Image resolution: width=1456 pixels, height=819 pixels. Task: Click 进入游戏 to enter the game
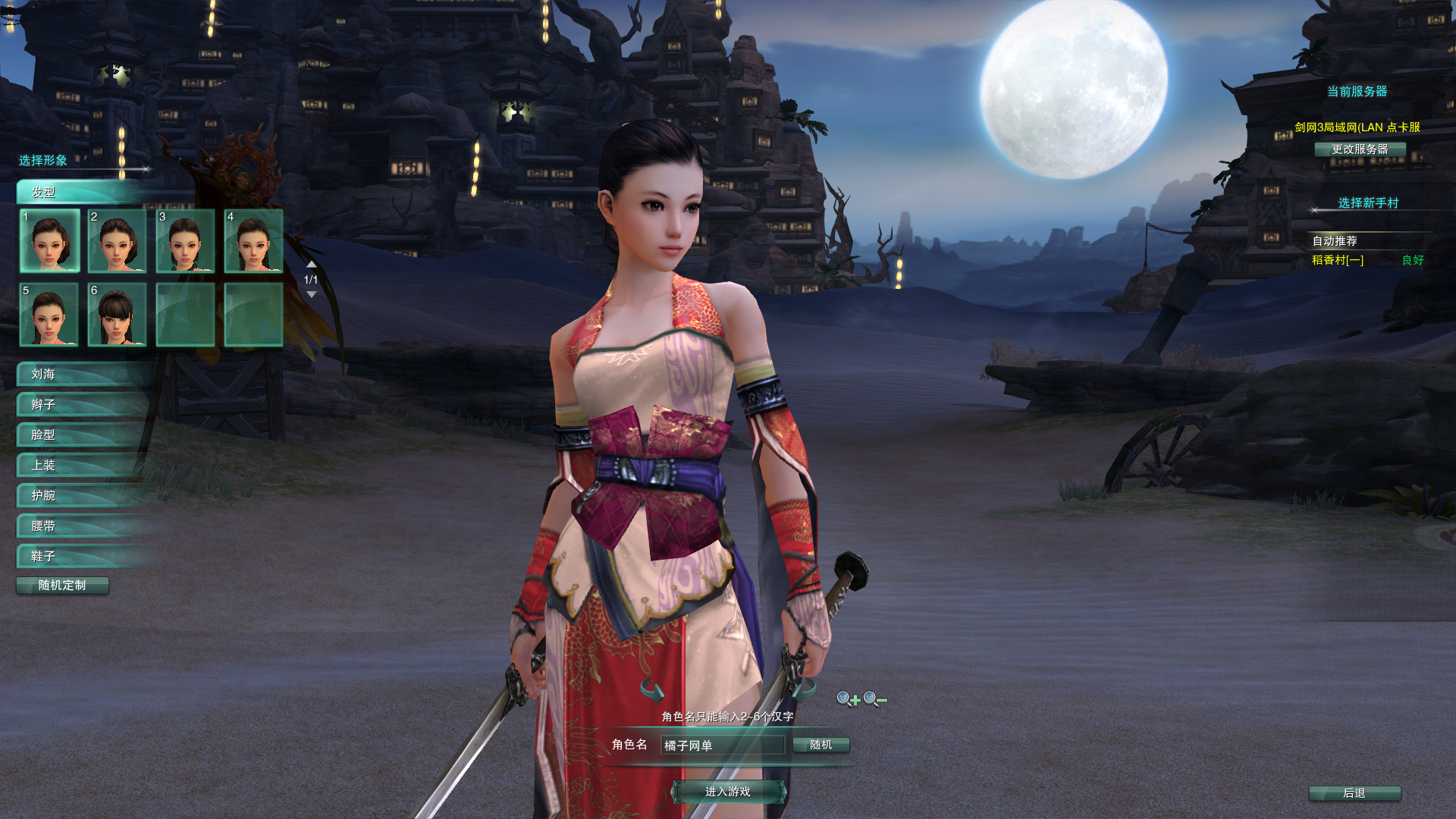[x=728, y=792]
